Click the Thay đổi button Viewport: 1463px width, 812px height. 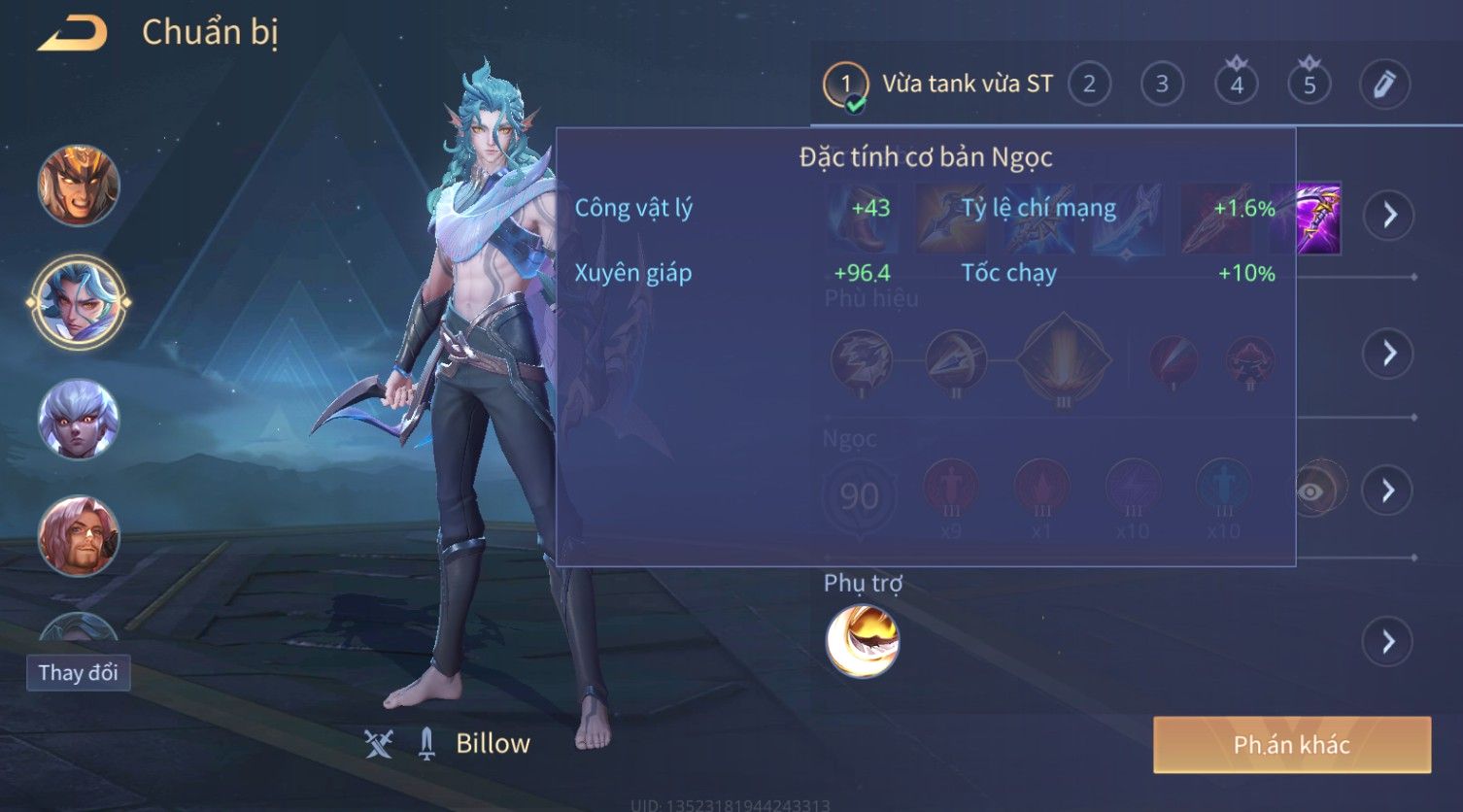(x=78, y=673)
